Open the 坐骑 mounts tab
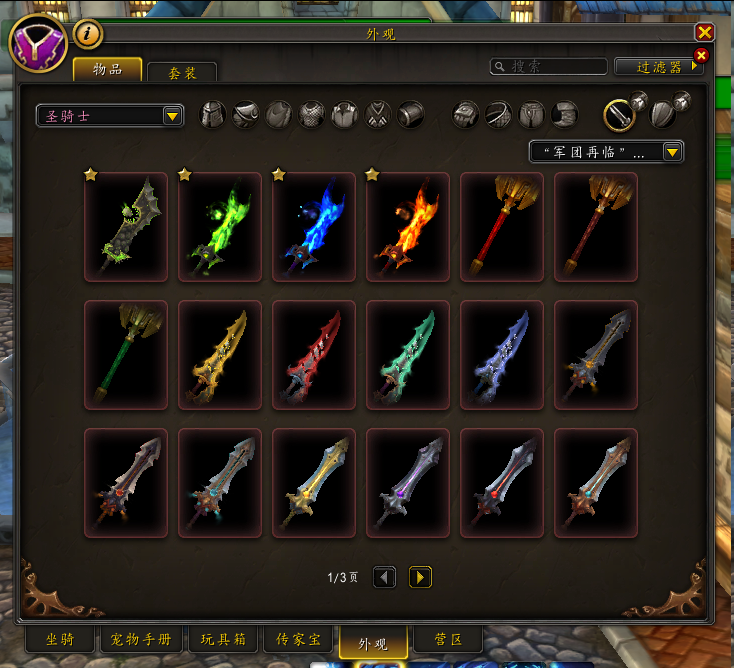Screen dimensions: 734x668 click(x=60, y=640)
